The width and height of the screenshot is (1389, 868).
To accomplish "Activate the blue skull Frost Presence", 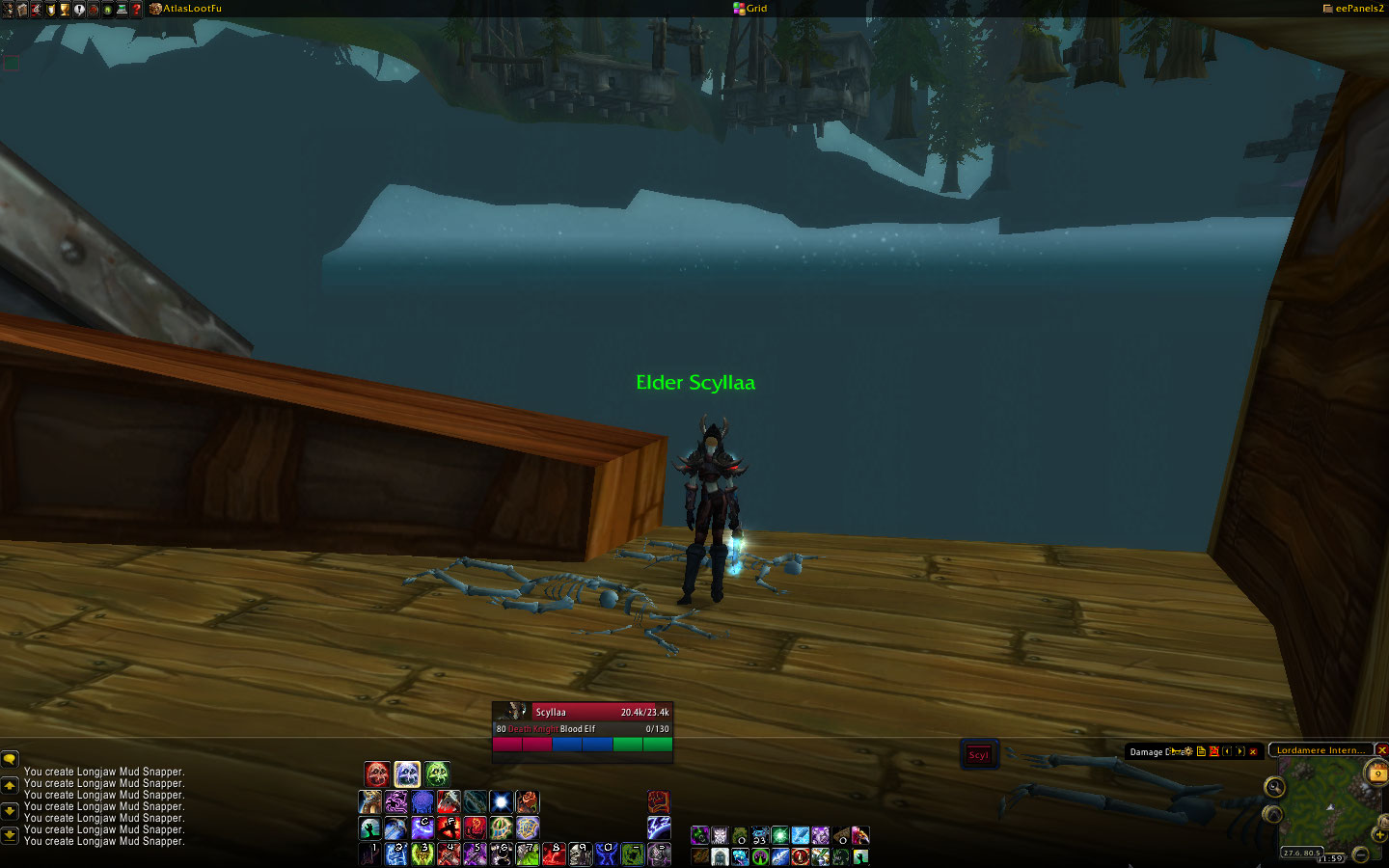I will point(407,773).
